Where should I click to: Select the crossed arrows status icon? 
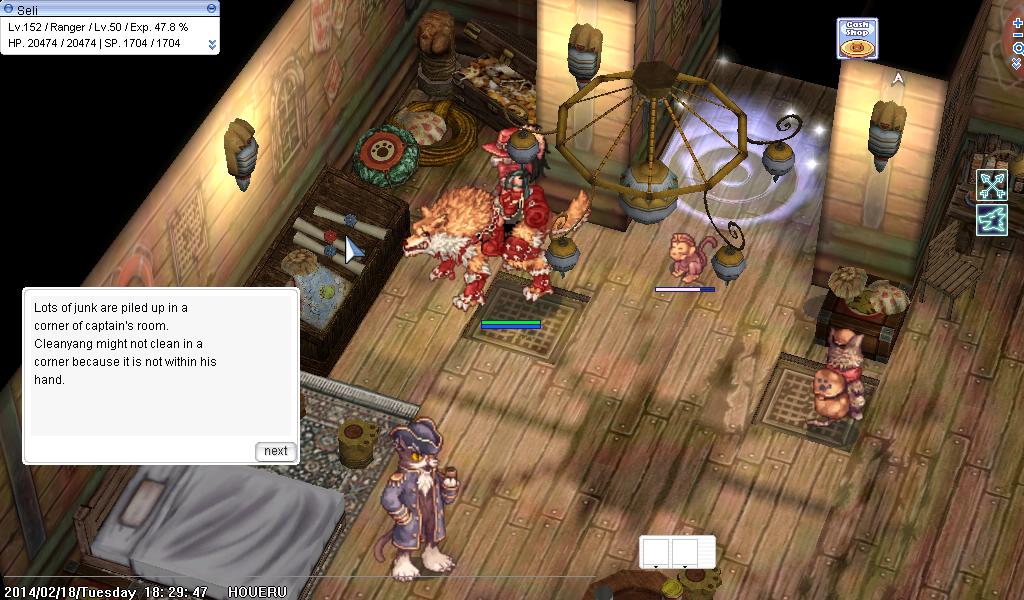pos(992,185)
